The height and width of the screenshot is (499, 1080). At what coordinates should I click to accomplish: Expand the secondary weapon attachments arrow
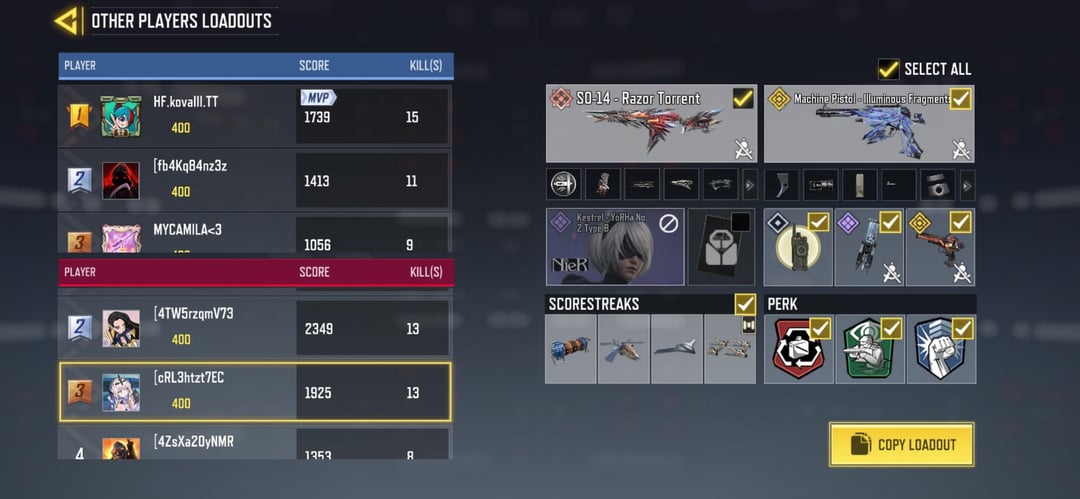[x=967, y=185]
